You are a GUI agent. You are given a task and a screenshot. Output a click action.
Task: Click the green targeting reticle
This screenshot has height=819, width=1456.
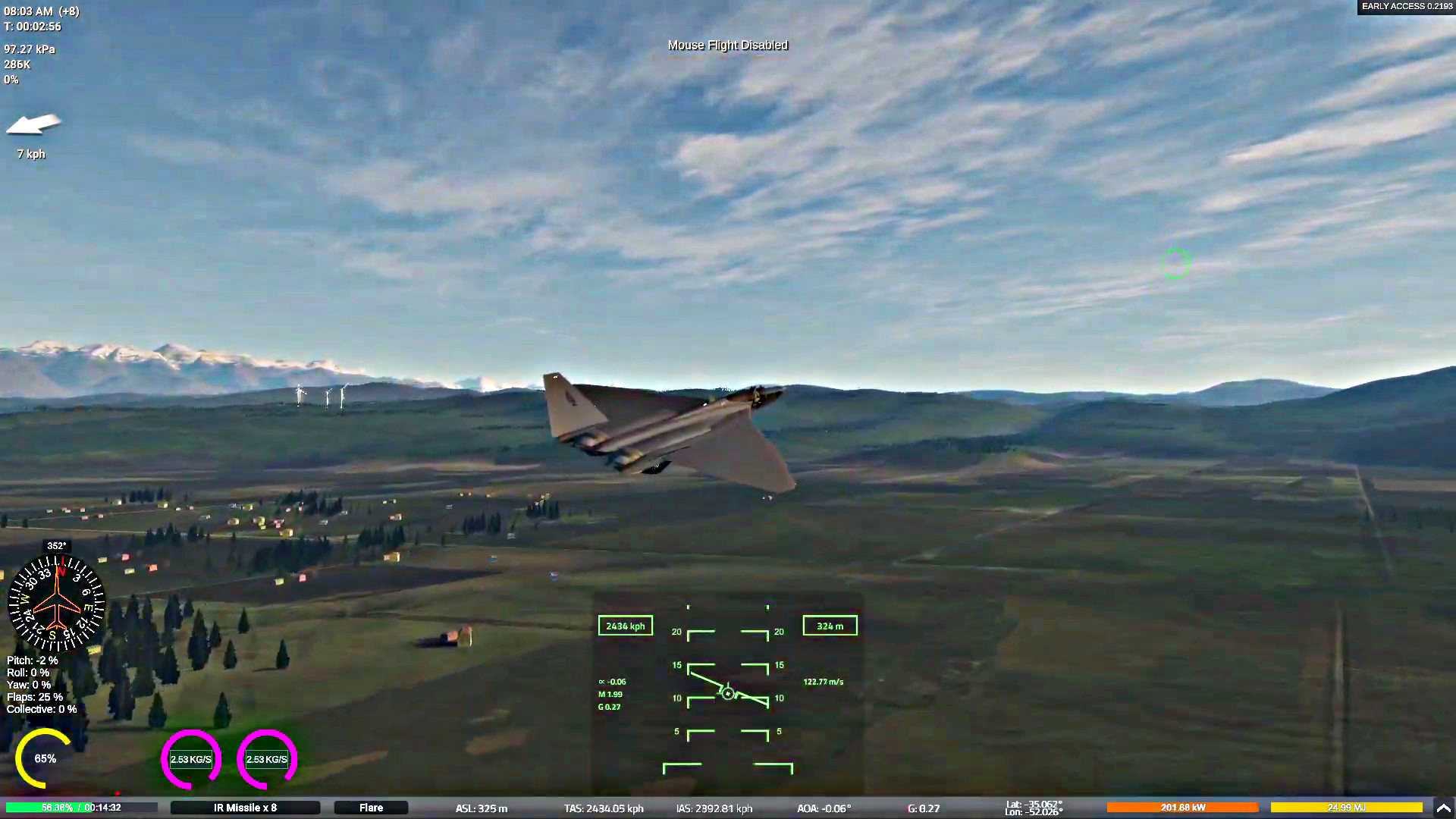(1175, 262)
